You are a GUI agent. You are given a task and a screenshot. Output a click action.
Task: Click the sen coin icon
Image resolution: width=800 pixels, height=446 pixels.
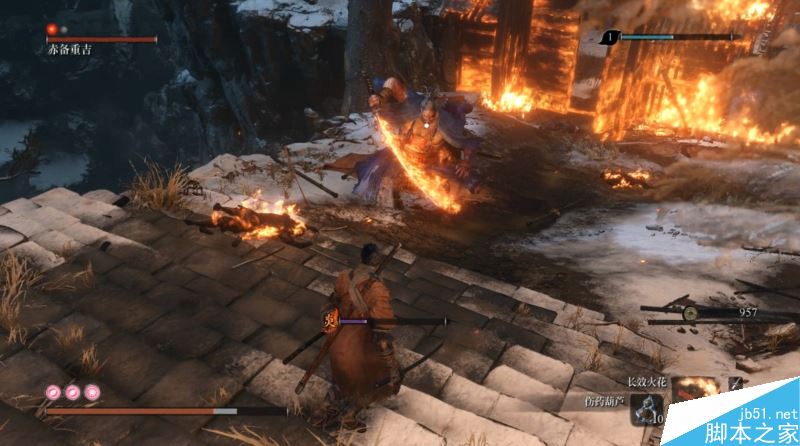pos(690,312)
